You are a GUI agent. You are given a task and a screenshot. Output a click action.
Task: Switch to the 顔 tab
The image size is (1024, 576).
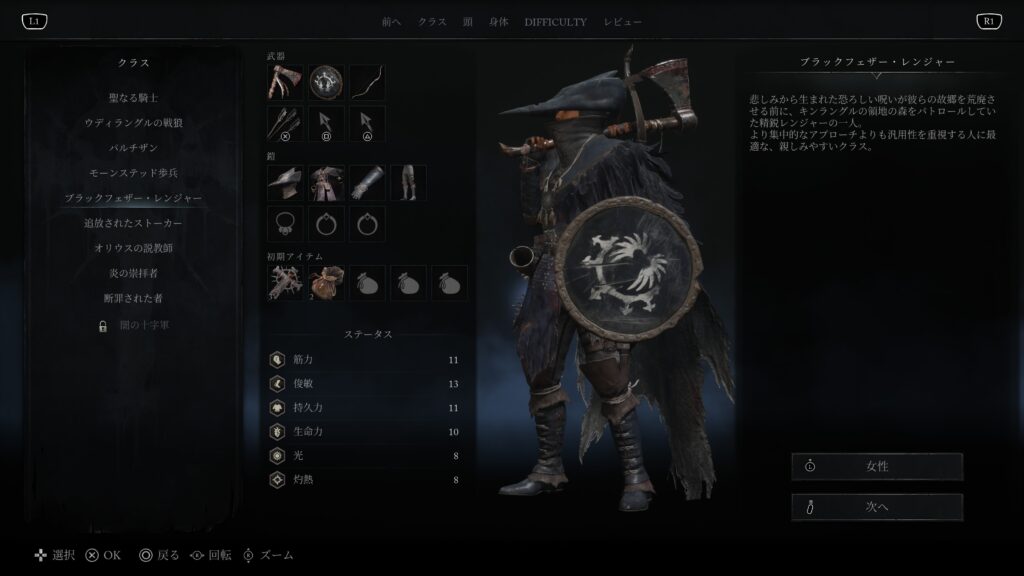pos(468,22)
